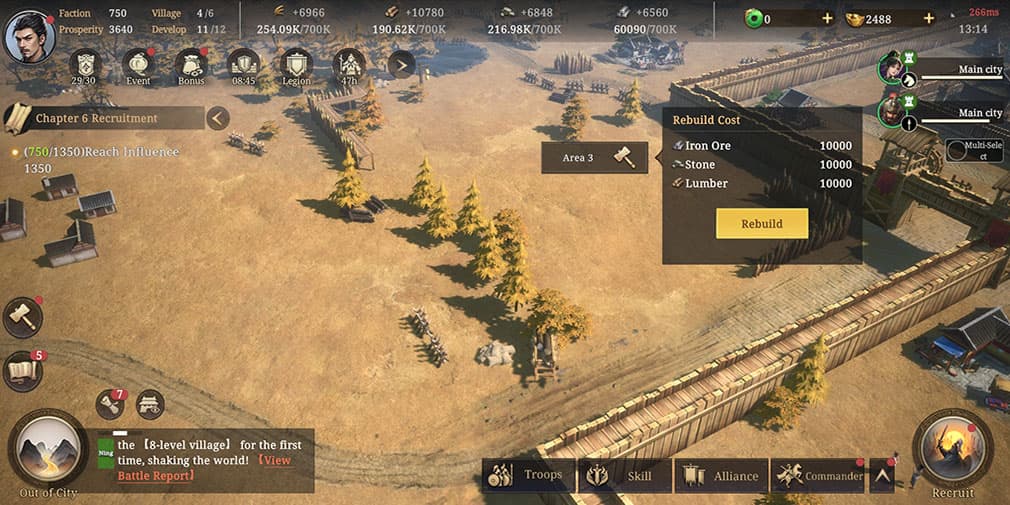Confirm the yellow Rebuild button
Viewport: 1010px width, 505px height.
pyautogui.click(x=761, y=223)
